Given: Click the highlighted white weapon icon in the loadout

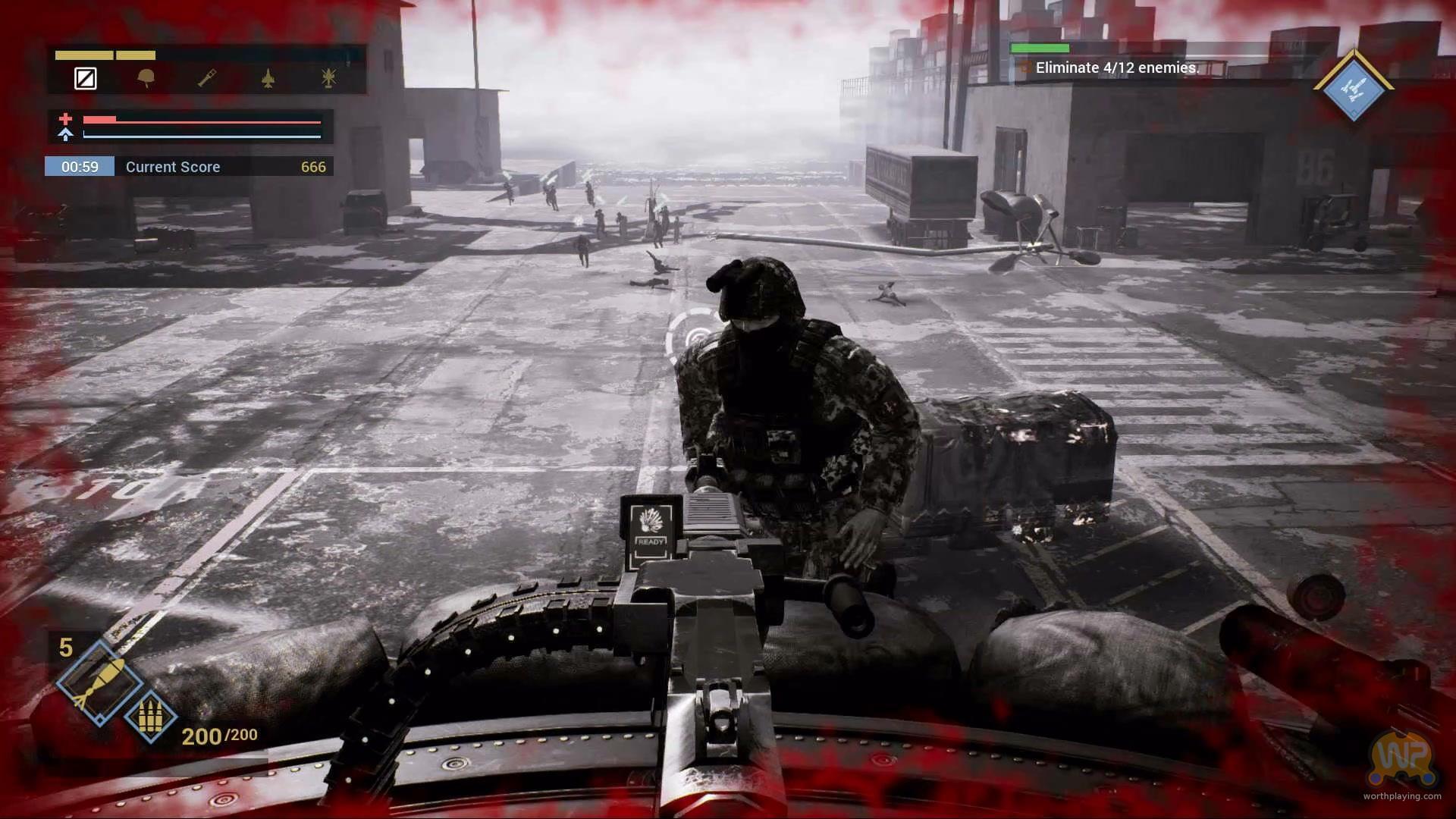Looking at the screenshot, I should coord(86,78).
